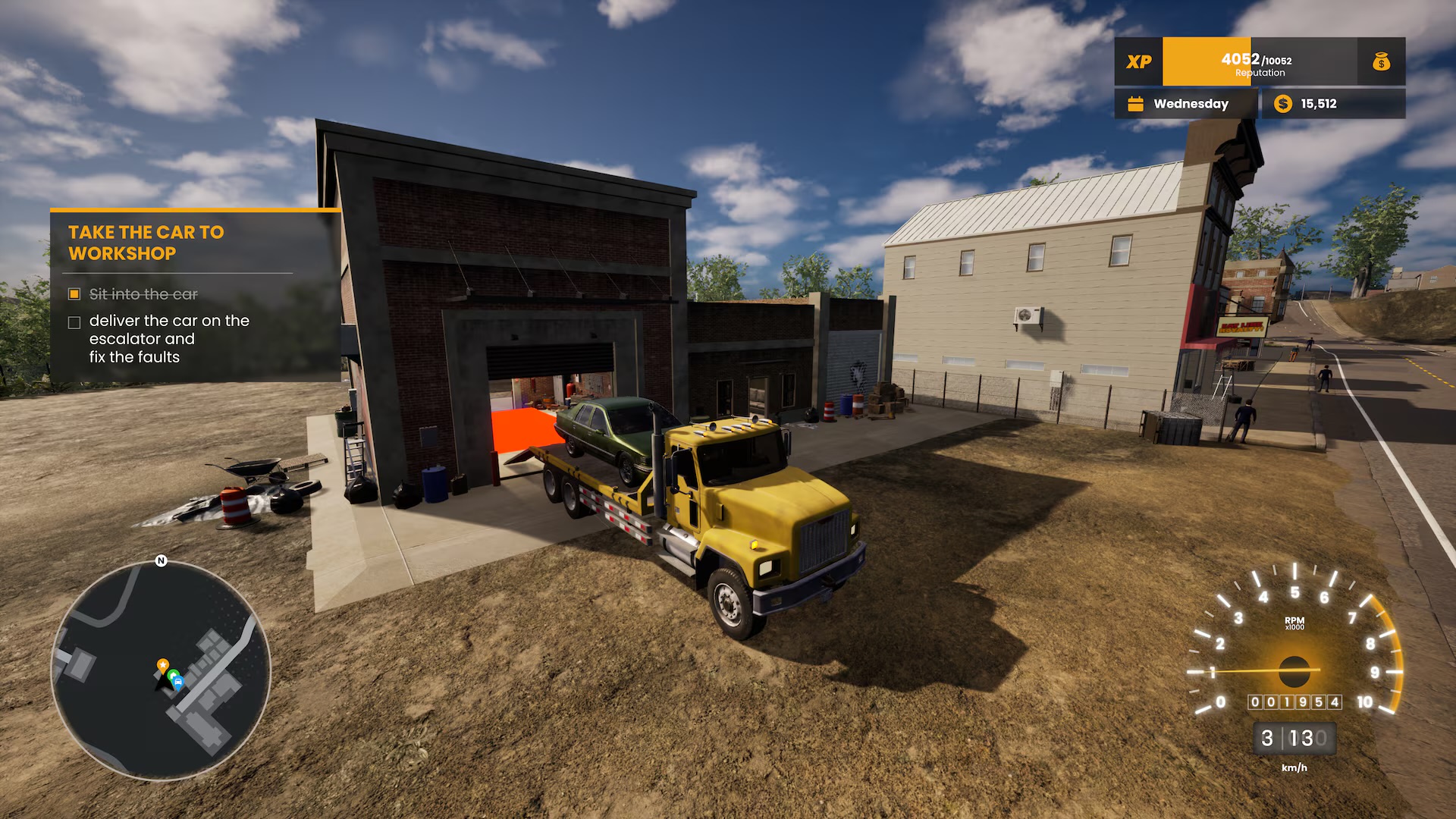Select the orange star quest marker on the minimap
1456x819 pixels.
tap(163, 664)
